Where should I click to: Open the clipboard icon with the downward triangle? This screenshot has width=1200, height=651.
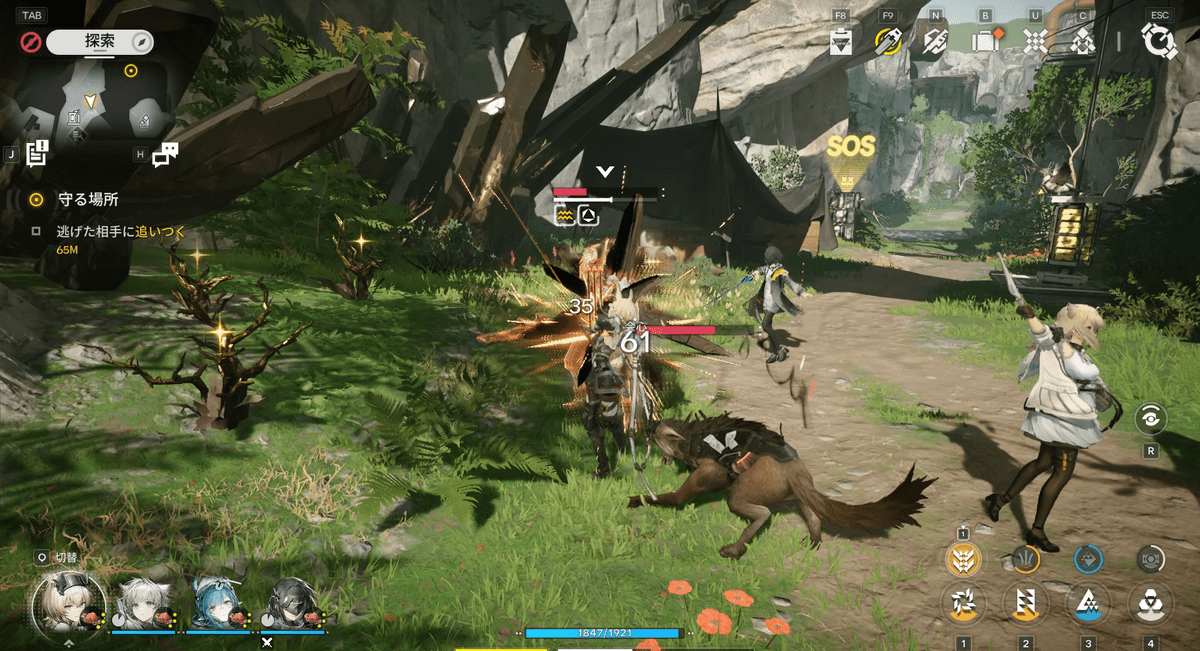coord(841,41)
